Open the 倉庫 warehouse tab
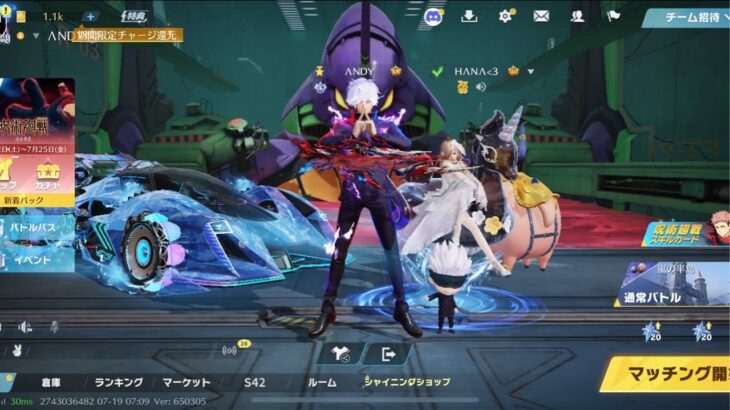 point(51,382)
